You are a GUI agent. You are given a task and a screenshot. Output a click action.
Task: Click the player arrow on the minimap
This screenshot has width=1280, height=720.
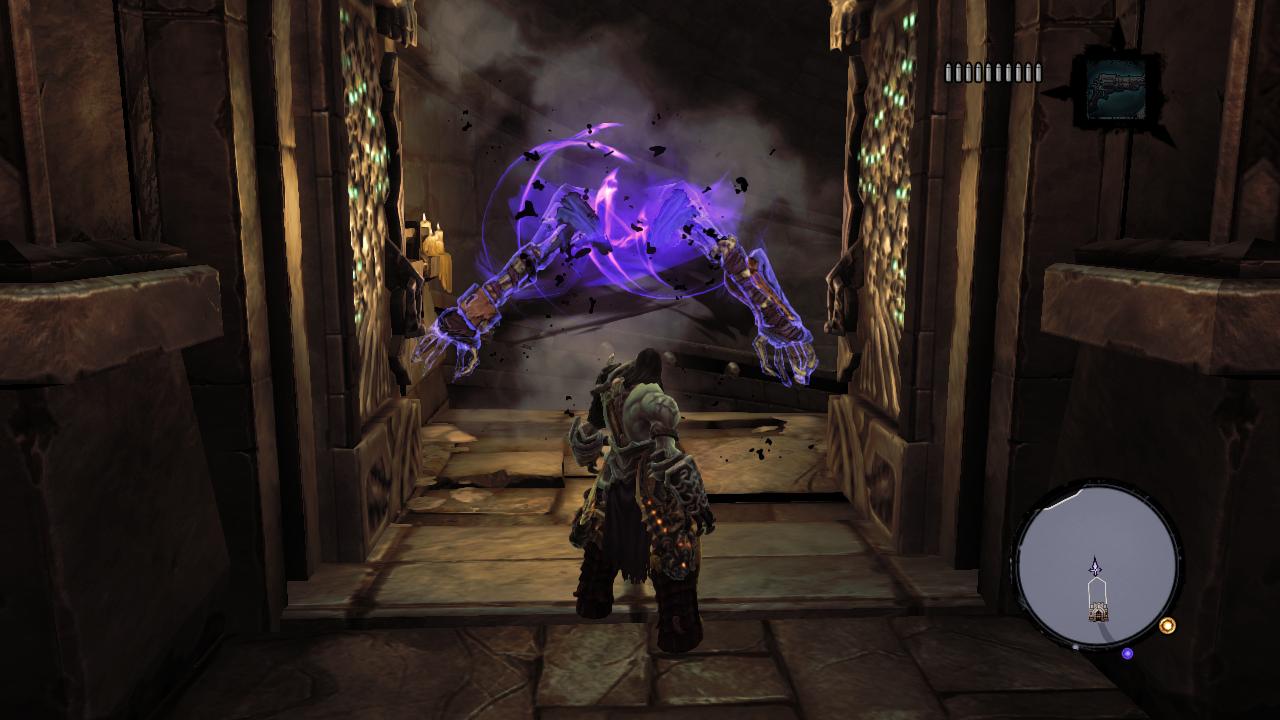coord(1096,567)
